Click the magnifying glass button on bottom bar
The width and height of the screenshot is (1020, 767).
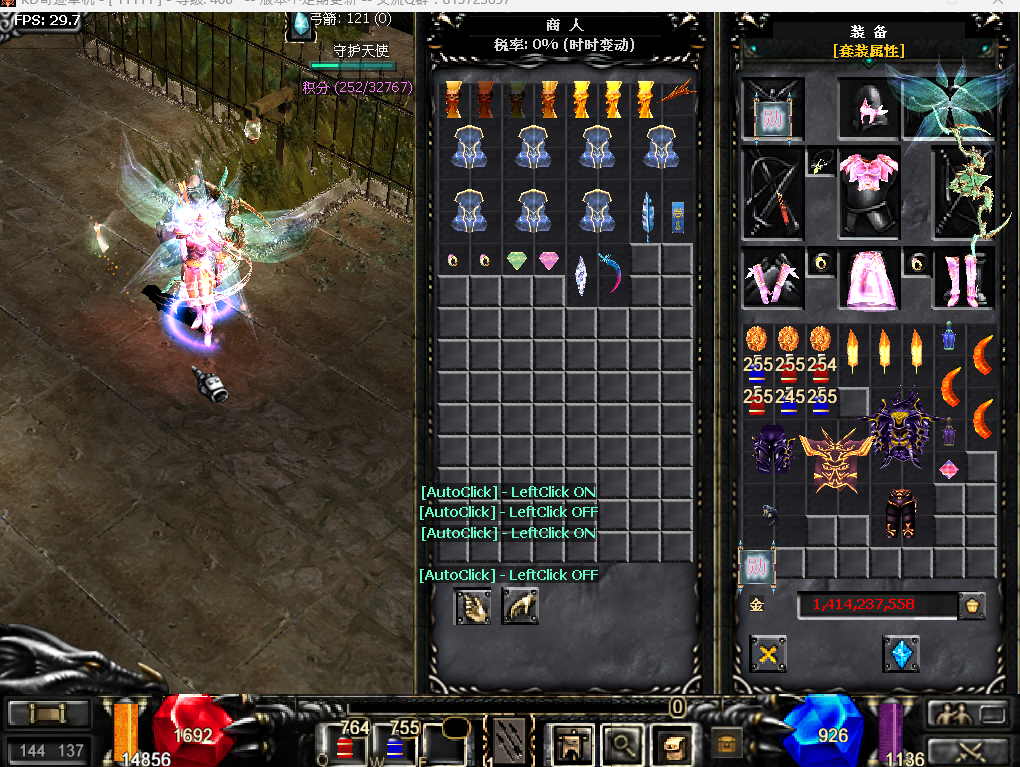[x=621, y=743]
